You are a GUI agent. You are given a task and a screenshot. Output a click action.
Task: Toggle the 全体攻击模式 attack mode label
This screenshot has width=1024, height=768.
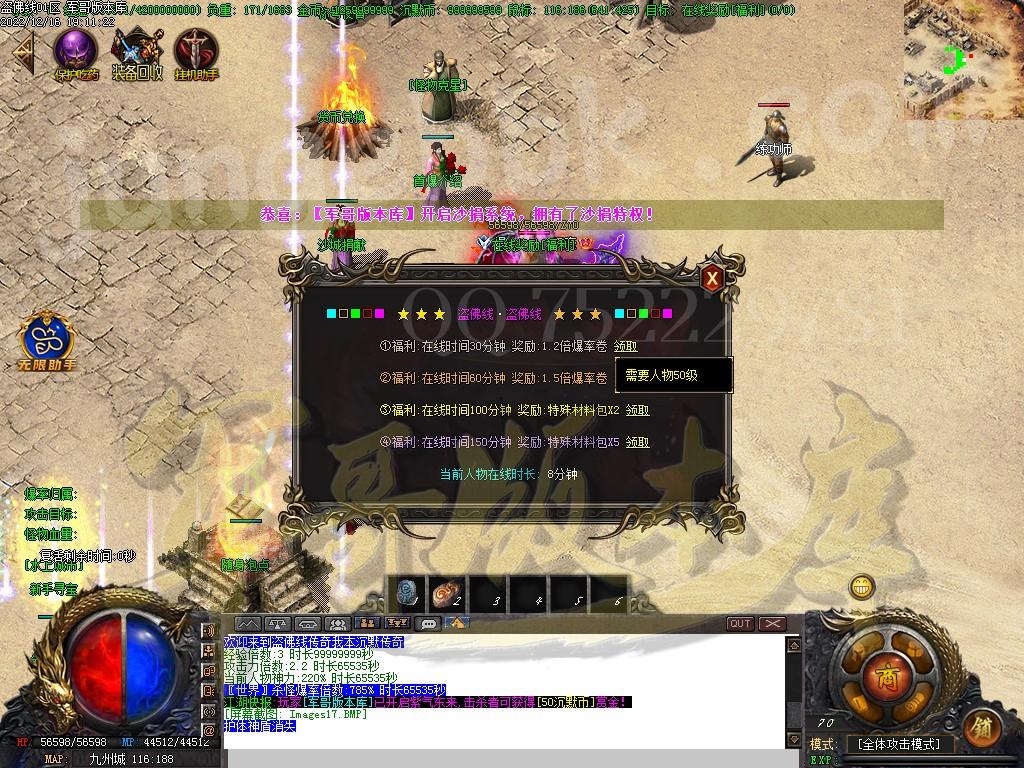click(x=899, y=745)
